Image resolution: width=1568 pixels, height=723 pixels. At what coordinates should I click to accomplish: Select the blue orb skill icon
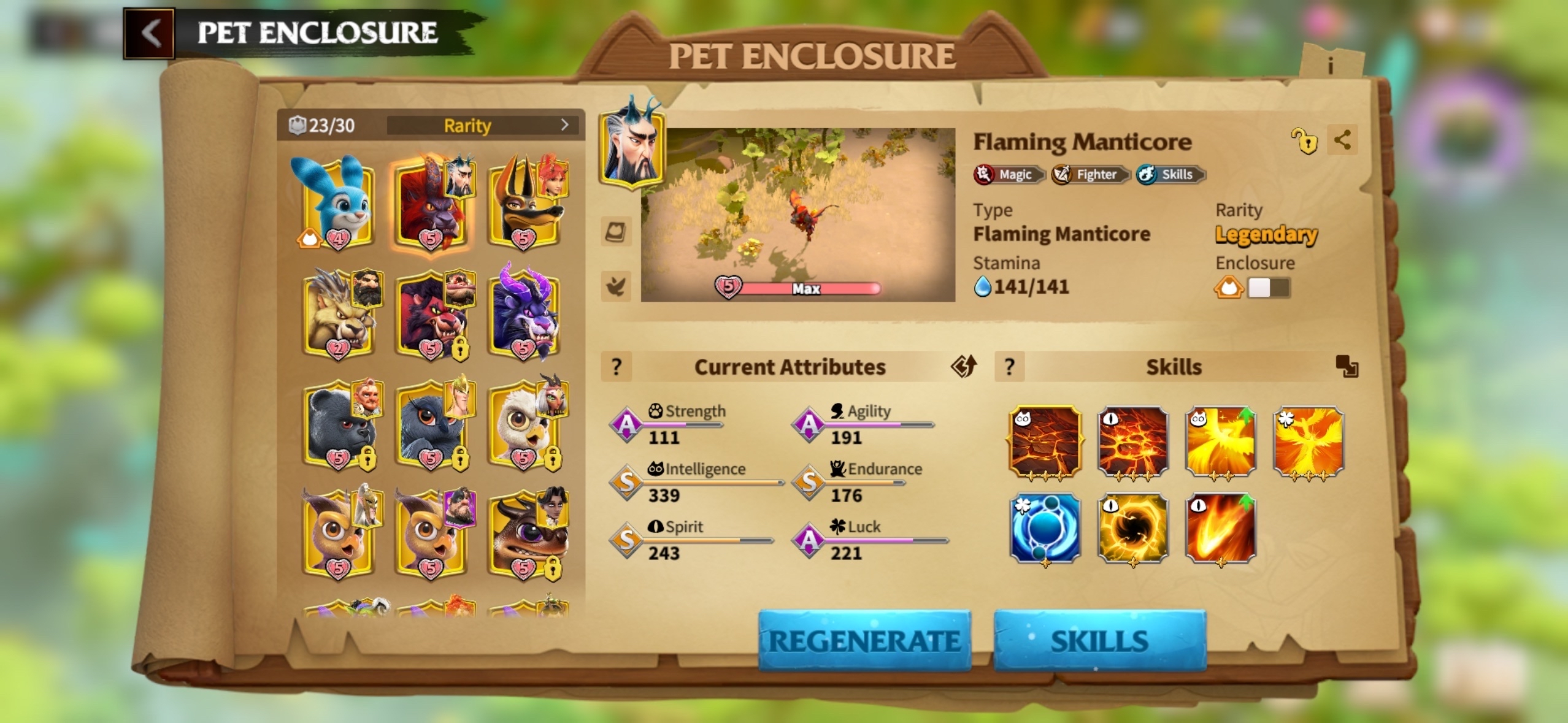[x=1045, y=528]
